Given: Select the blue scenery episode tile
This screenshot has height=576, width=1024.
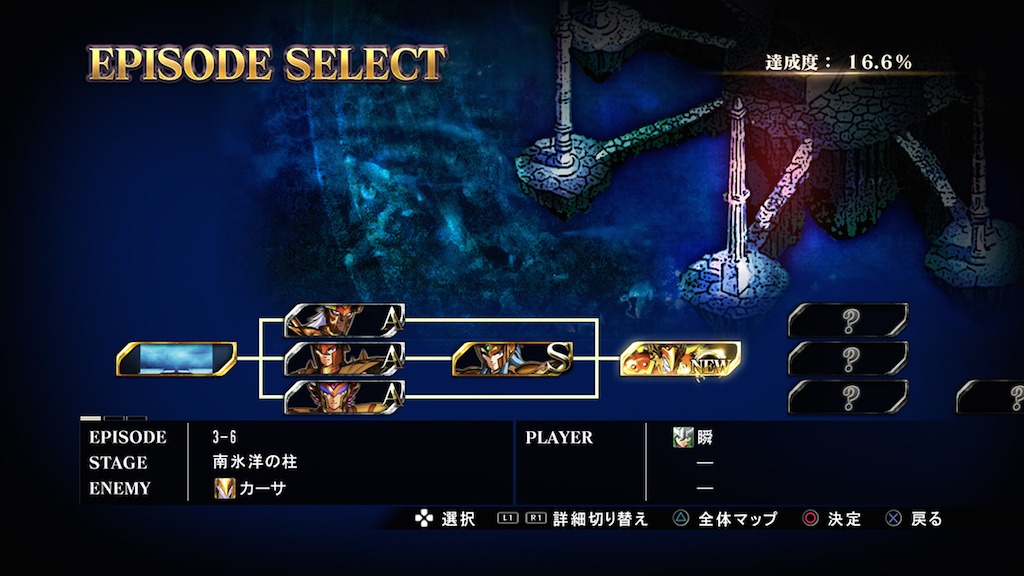Looking at the screenshot, I should [x=176, y=358].
